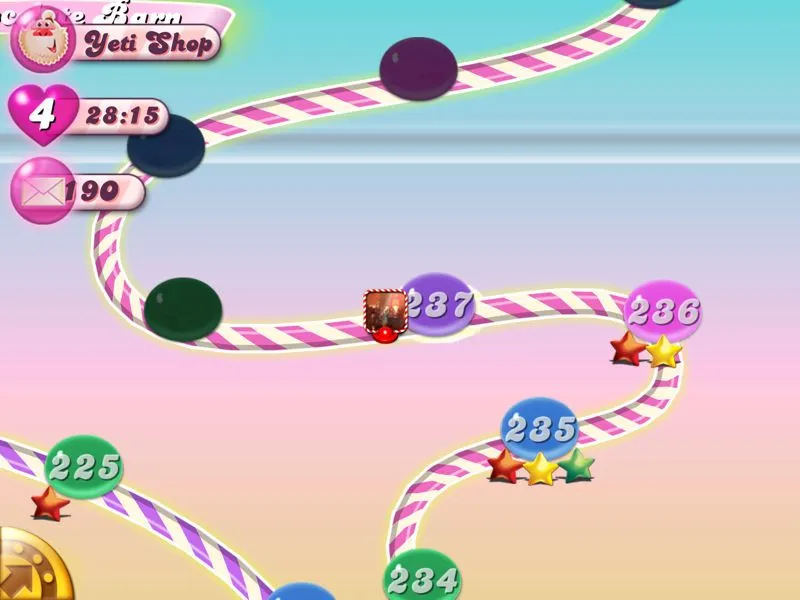Tap the lives heart icon
Screen dimensions: 800x600
point(42,114)
